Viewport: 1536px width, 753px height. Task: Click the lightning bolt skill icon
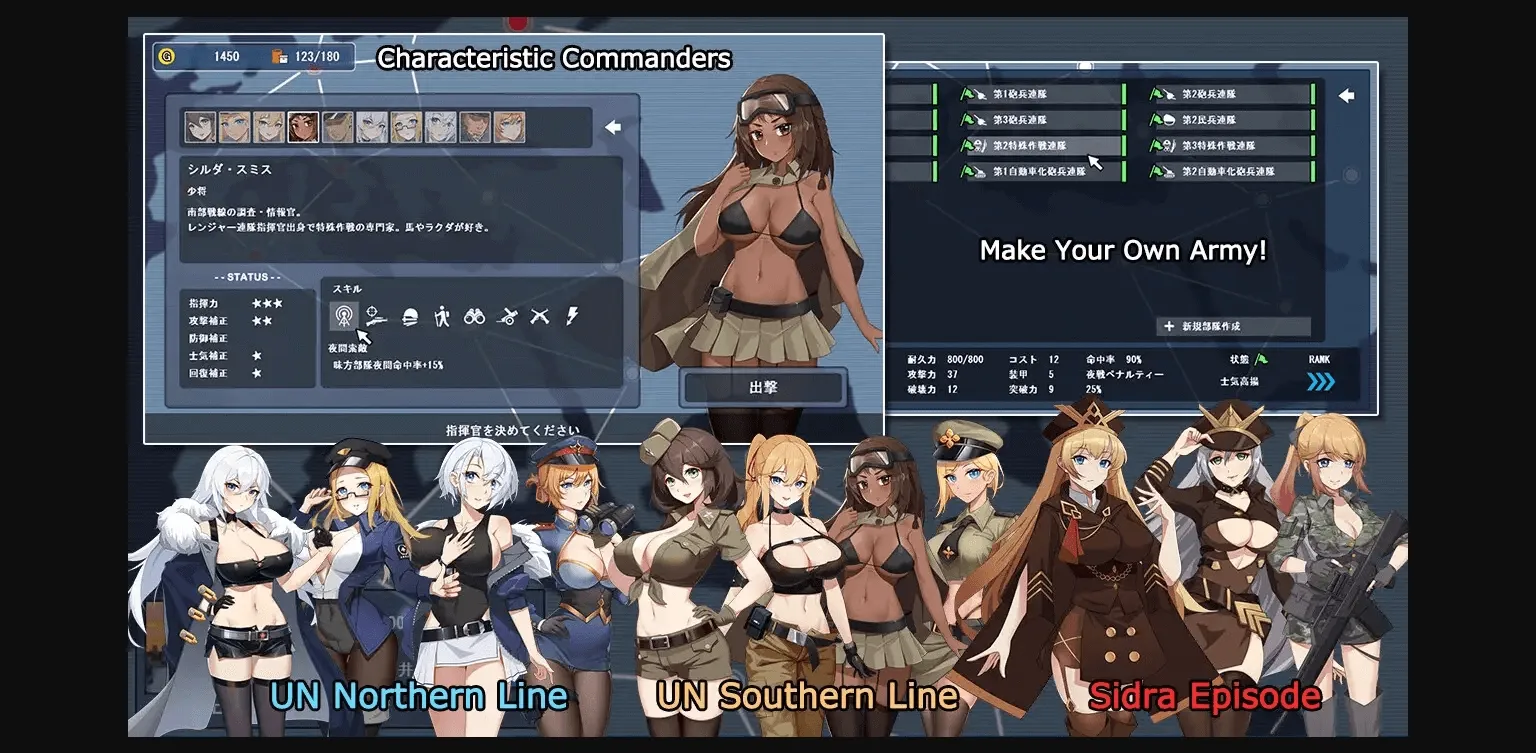click(573, 317)
